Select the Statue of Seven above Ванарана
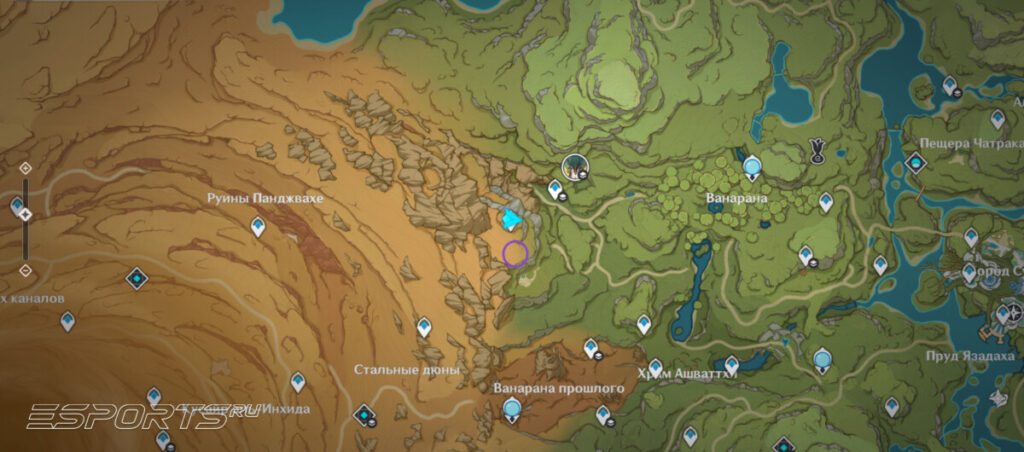Image resolution: width=1024 pixels, height=452 pixels. click(752, 166)
